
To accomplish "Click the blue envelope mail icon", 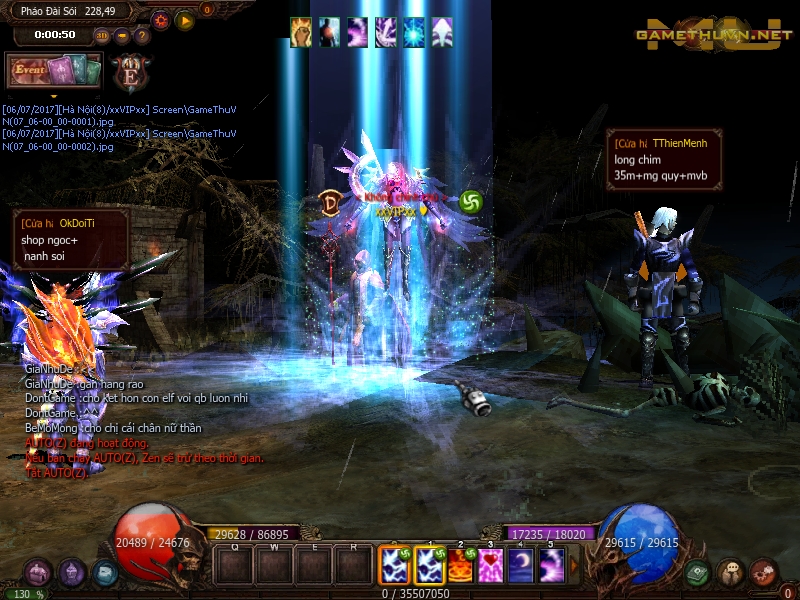I will point(104,573).
